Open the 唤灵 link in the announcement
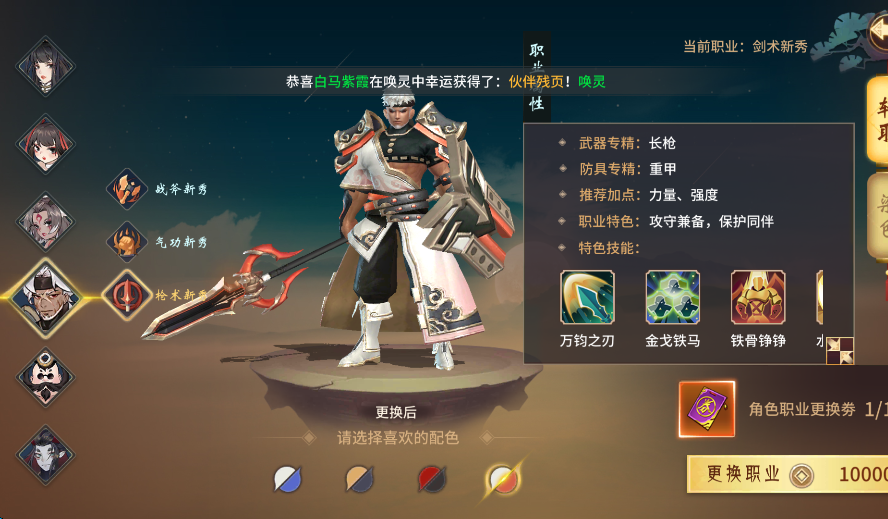The height and width of the screenshot is (519, 888). coord(590,82)
